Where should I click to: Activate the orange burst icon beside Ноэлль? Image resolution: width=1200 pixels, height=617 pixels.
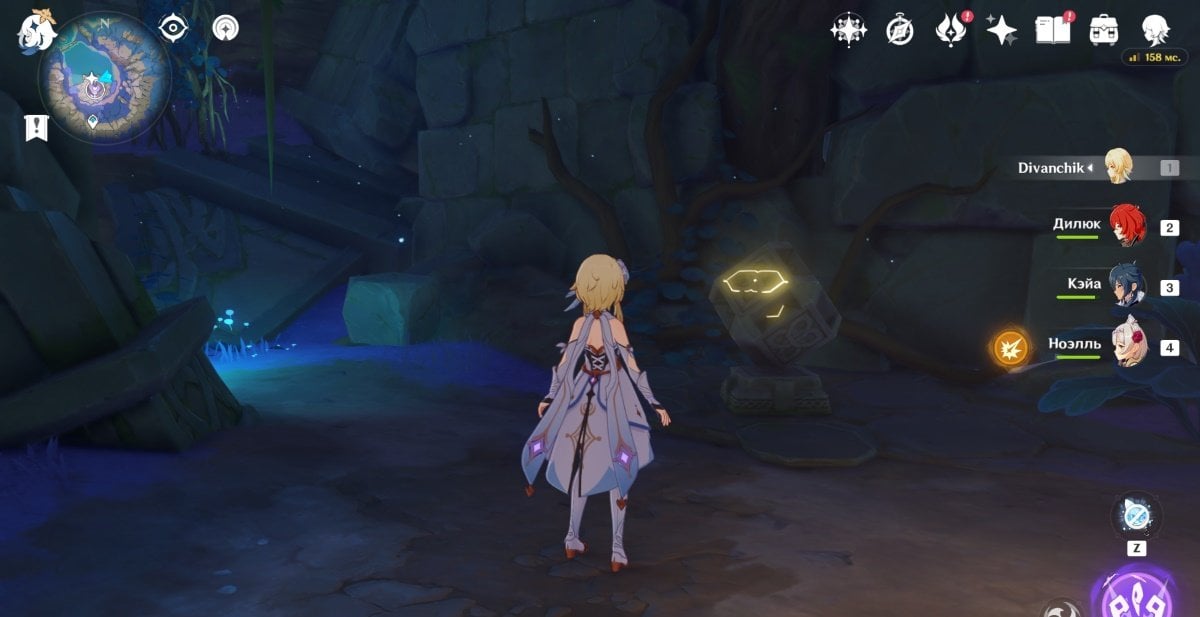pos(1011,348)
